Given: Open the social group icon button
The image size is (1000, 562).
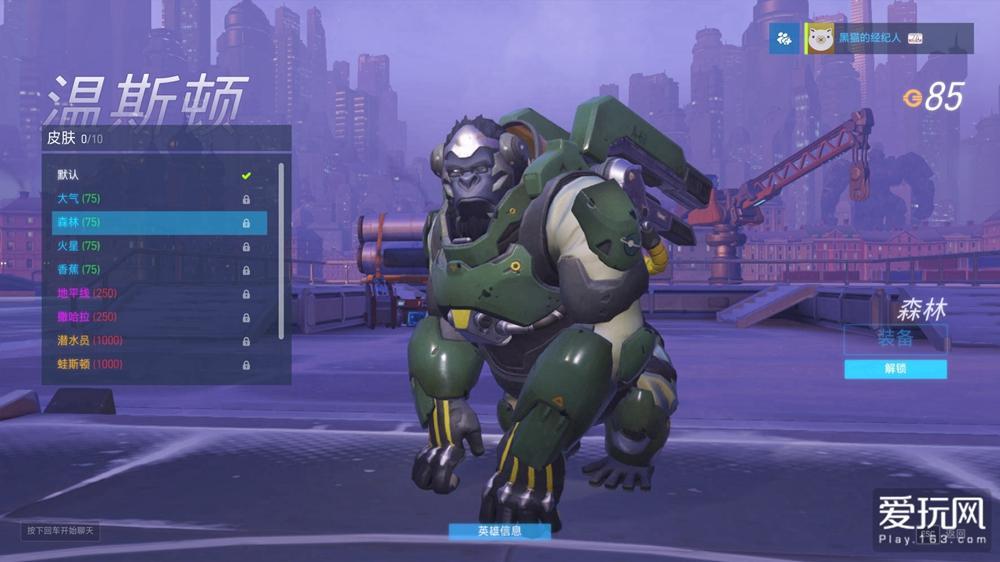Looking at the screenshot, I should [x=784, y=38].
